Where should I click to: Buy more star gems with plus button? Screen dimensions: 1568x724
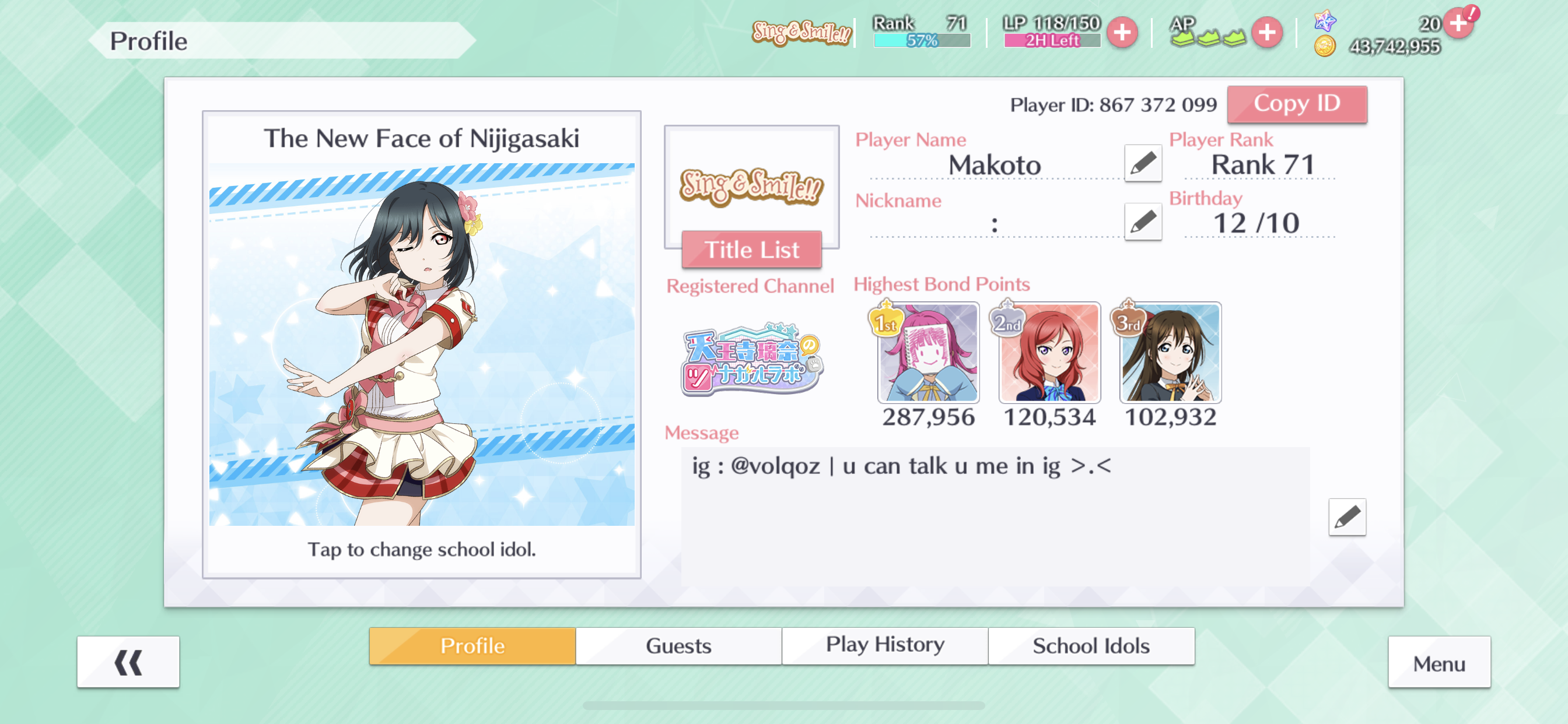coord(1458,24)
